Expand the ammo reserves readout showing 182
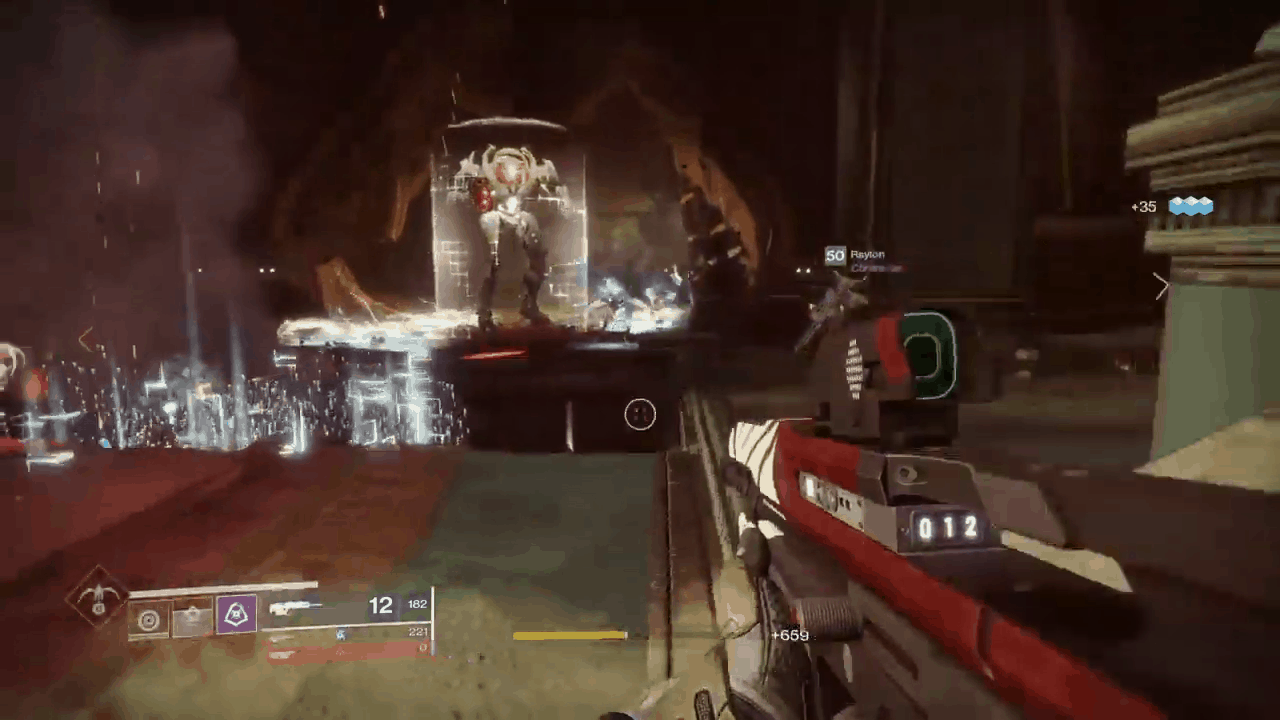 coord(417,603)
